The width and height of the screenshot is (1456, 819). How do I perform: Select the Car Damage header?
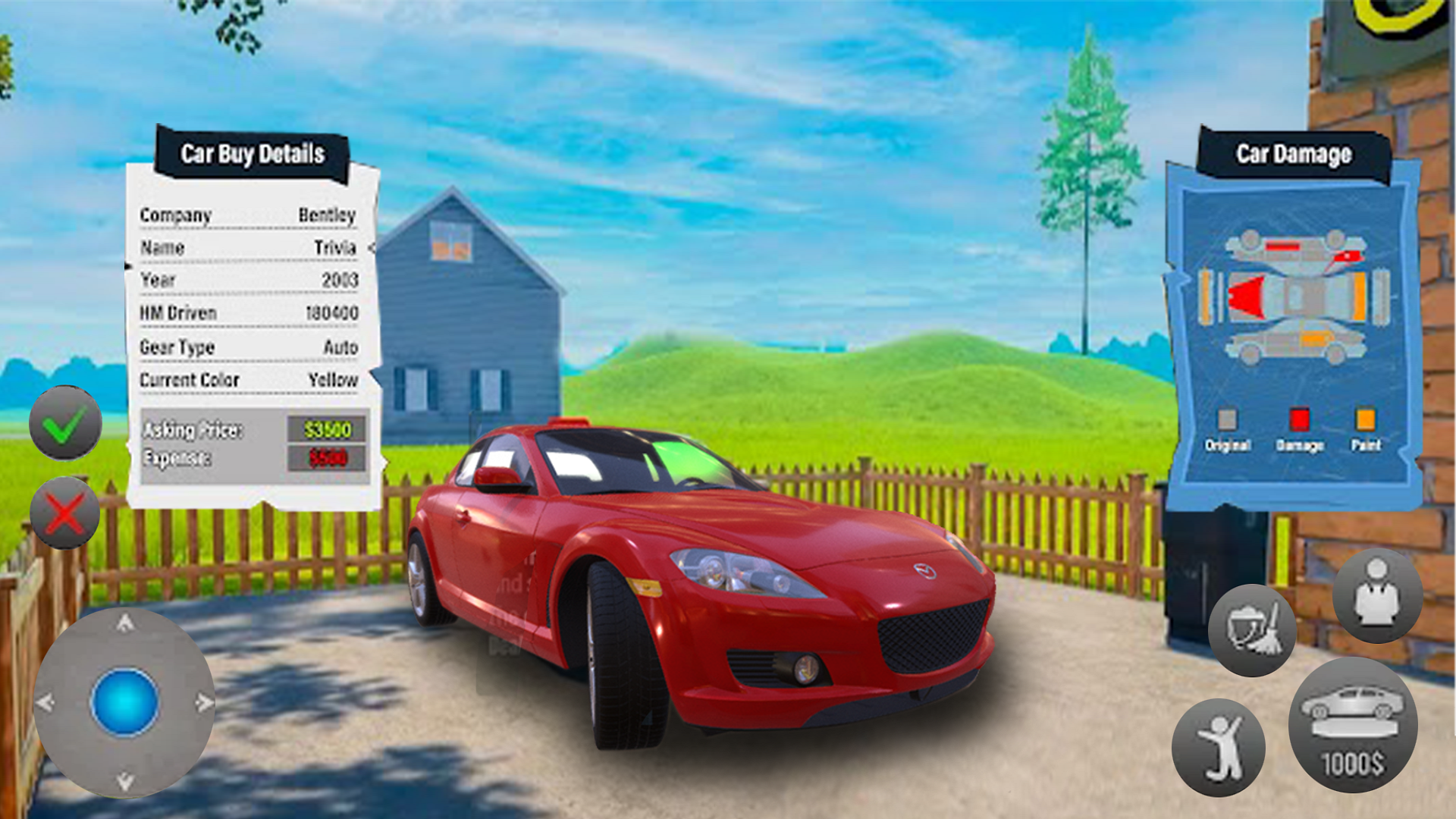1294,154
